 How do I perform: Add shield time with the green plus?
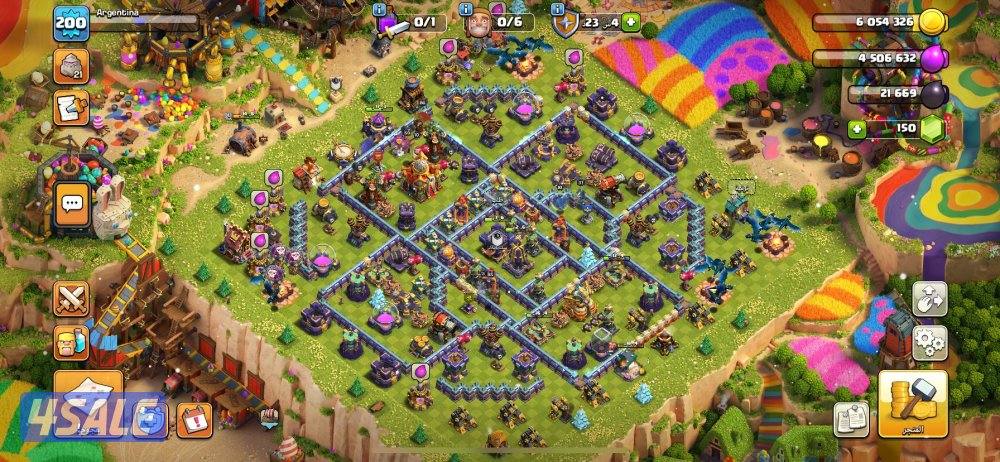(x=630, y=22)
